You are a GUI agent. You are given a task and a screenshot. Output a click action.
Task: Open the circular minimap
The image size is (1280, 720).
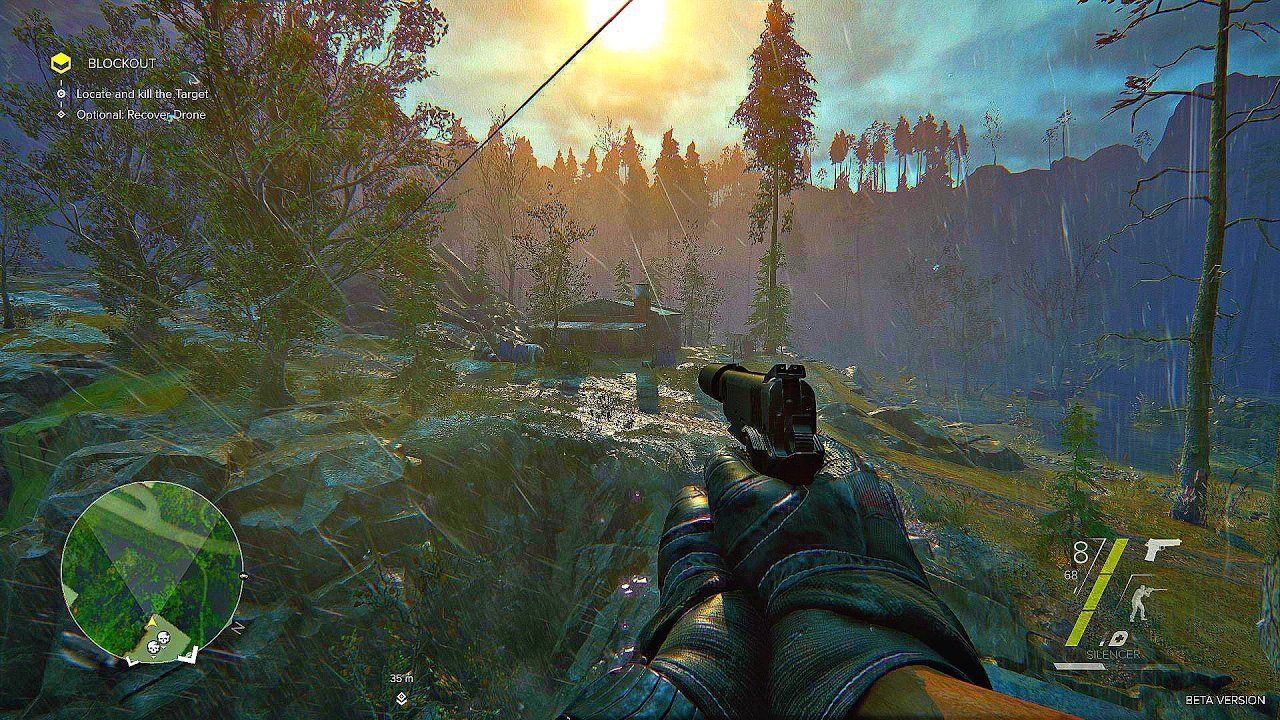pyautogui.click(x=151, y=570)
